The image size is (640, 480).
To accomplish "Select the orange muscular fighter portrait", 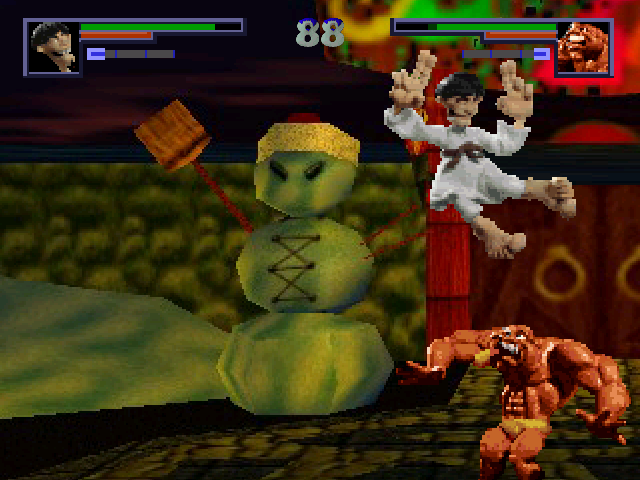I will 584,47.
